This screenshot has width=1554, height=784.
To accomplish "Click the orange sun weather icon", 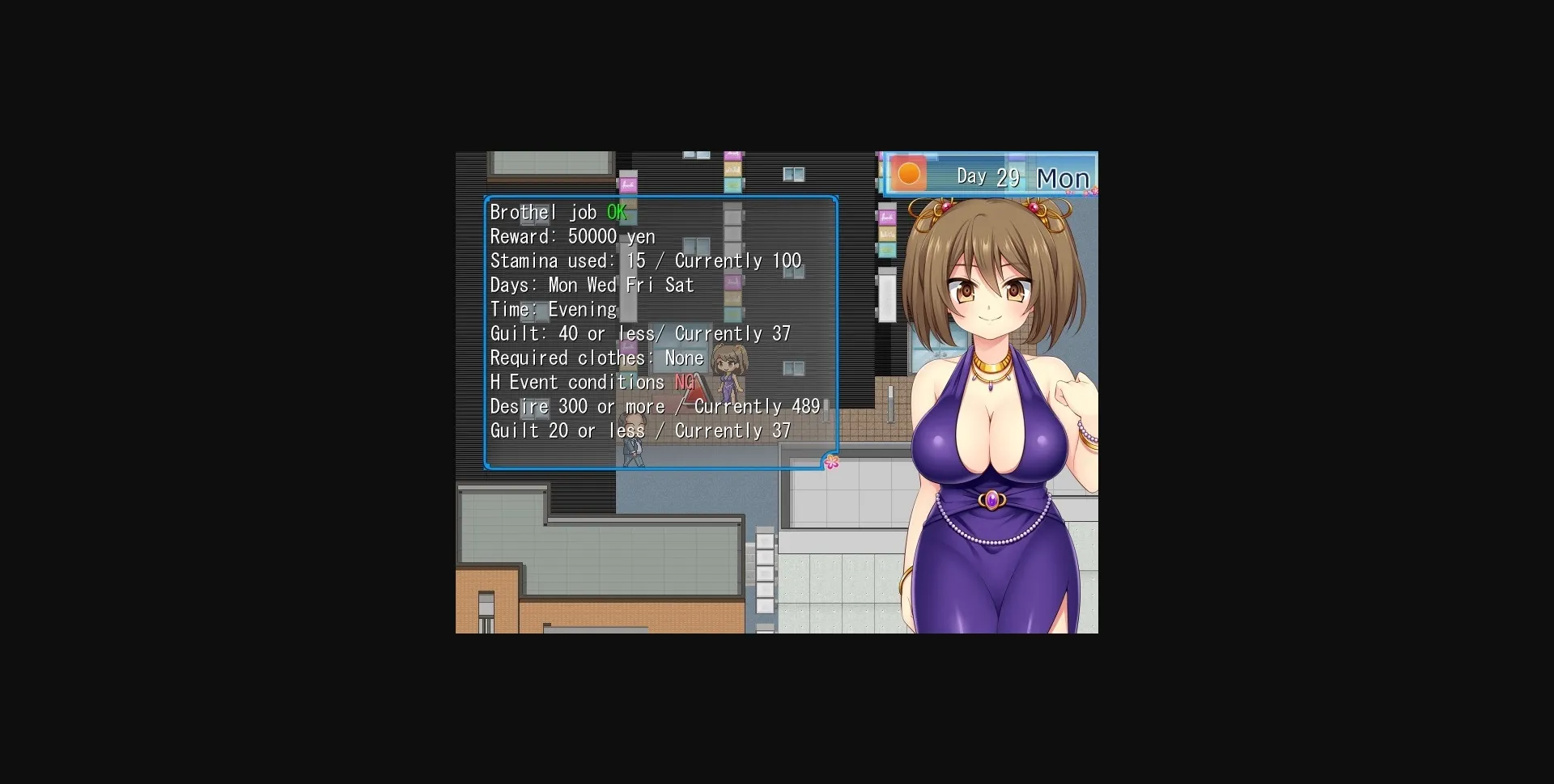I will 910,174.
